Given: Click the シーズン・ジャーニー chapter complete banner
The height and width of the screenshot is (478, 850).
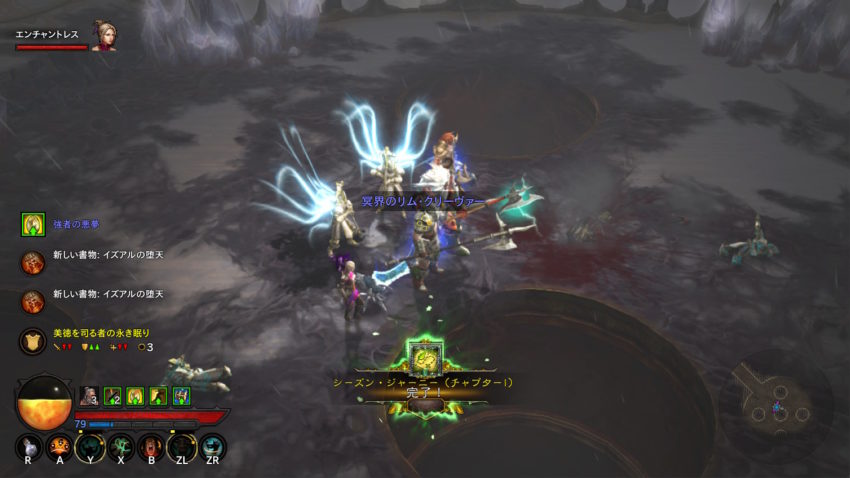Looking at the screenshot, I should (x=425, y=386).
